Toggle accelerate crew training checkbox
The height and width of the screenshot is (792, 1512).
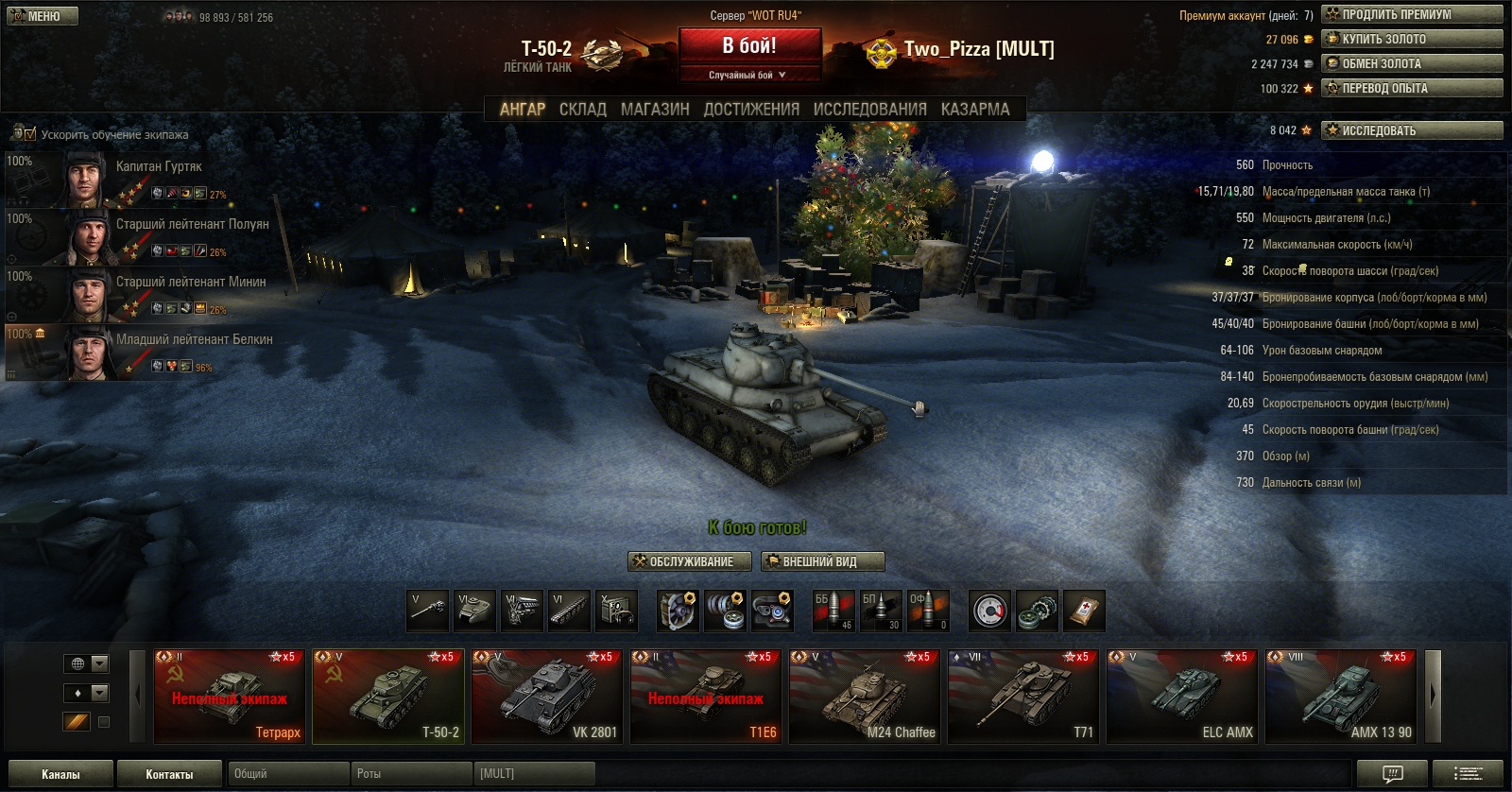[x=29, y=134]
